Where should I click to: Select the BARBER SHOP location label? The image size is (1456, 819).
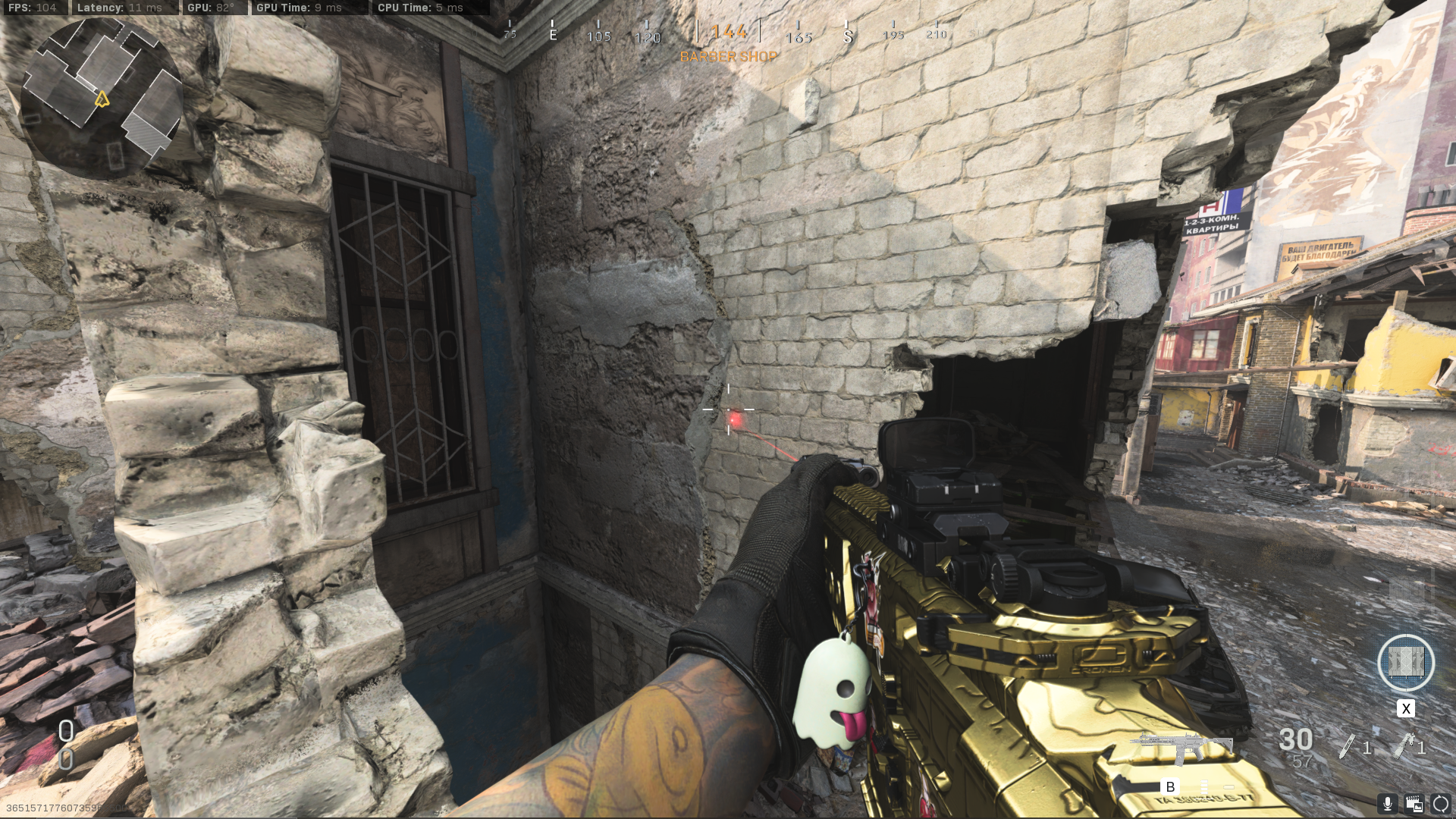(x=729, y=57)
